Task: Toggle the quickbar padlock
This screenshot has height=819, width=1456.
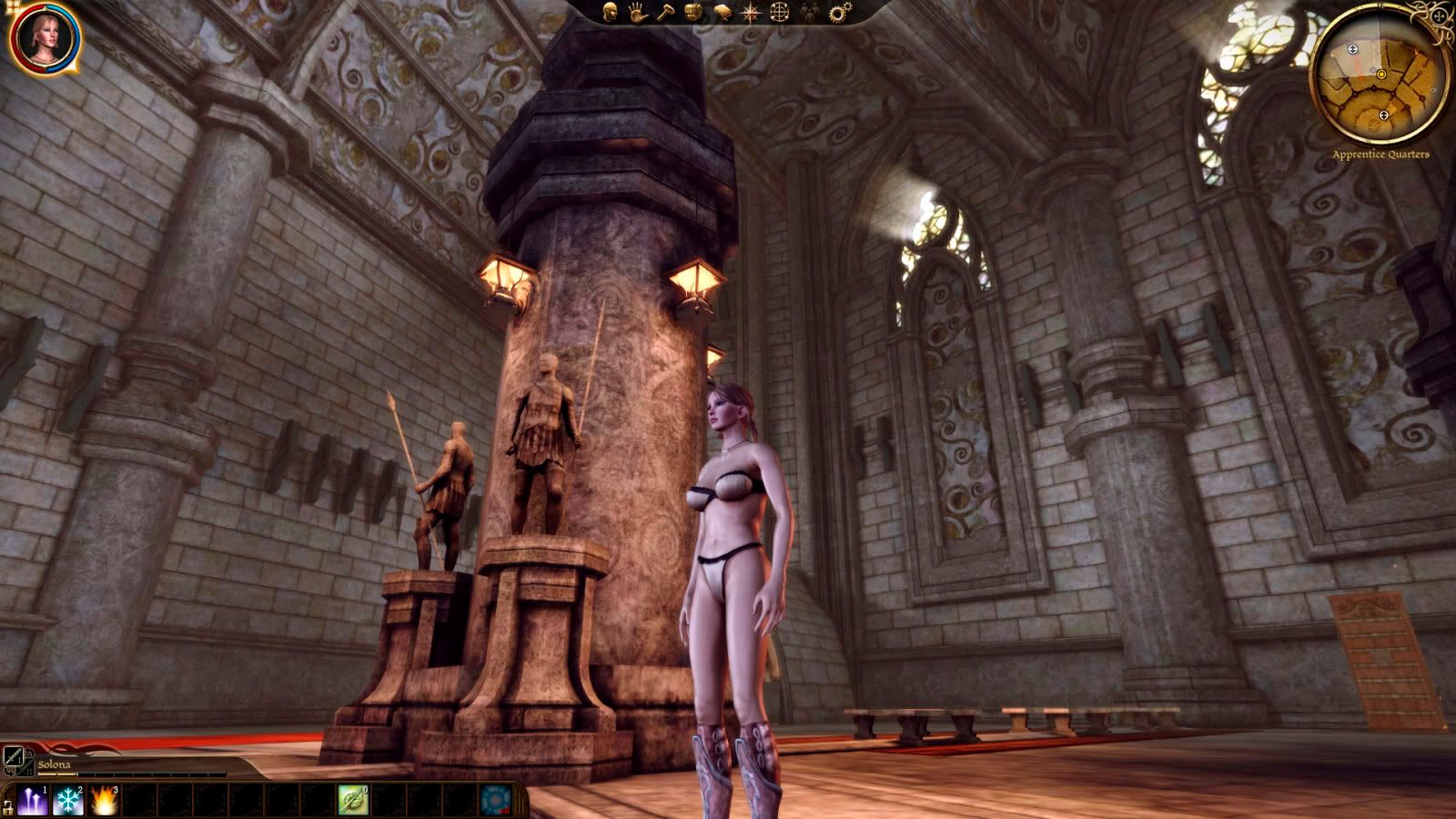Action: tap(8, 805)
